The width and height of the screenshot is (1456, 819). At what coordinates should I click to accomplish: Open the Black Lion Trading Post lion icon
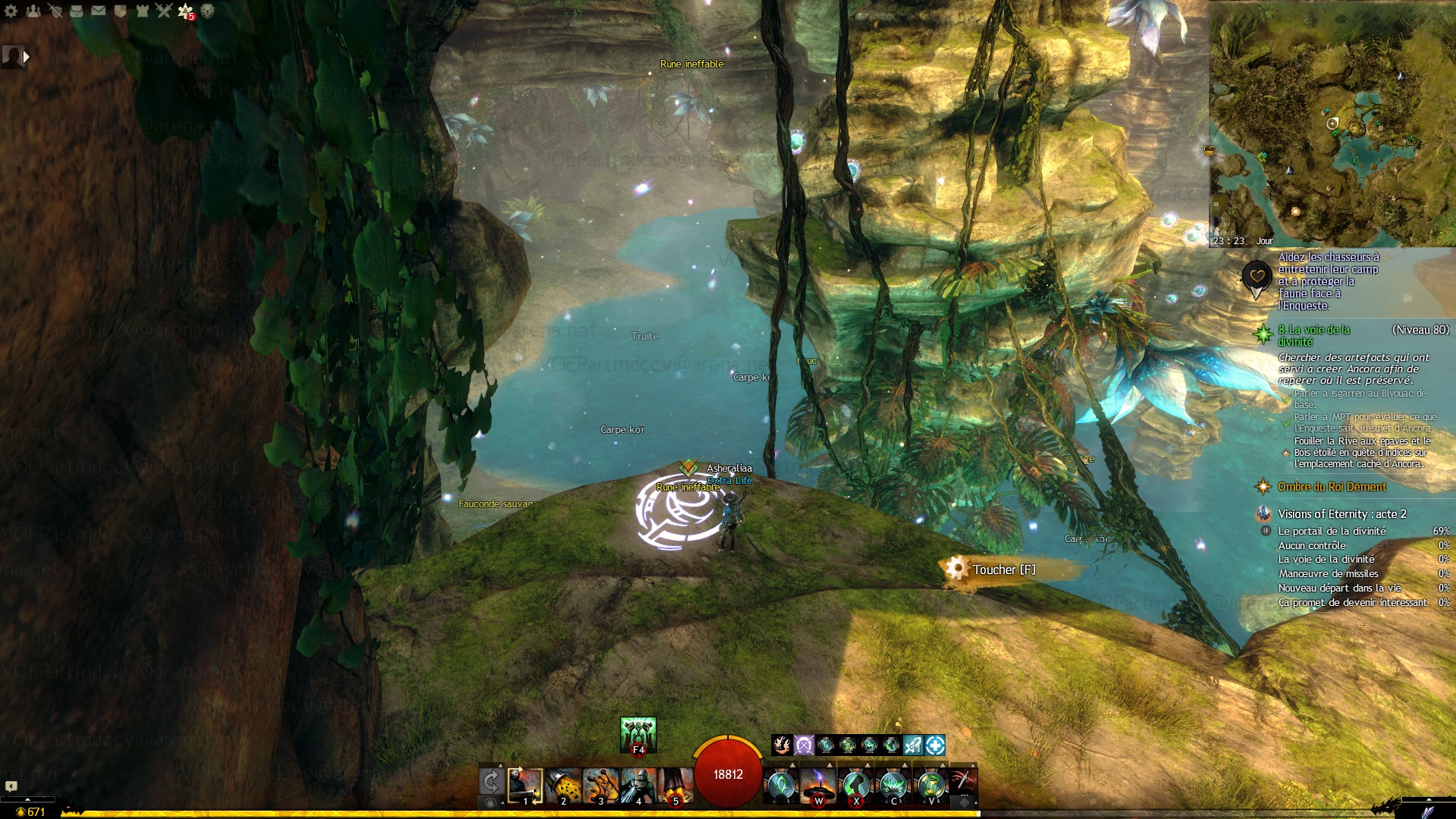coord(207,11)
